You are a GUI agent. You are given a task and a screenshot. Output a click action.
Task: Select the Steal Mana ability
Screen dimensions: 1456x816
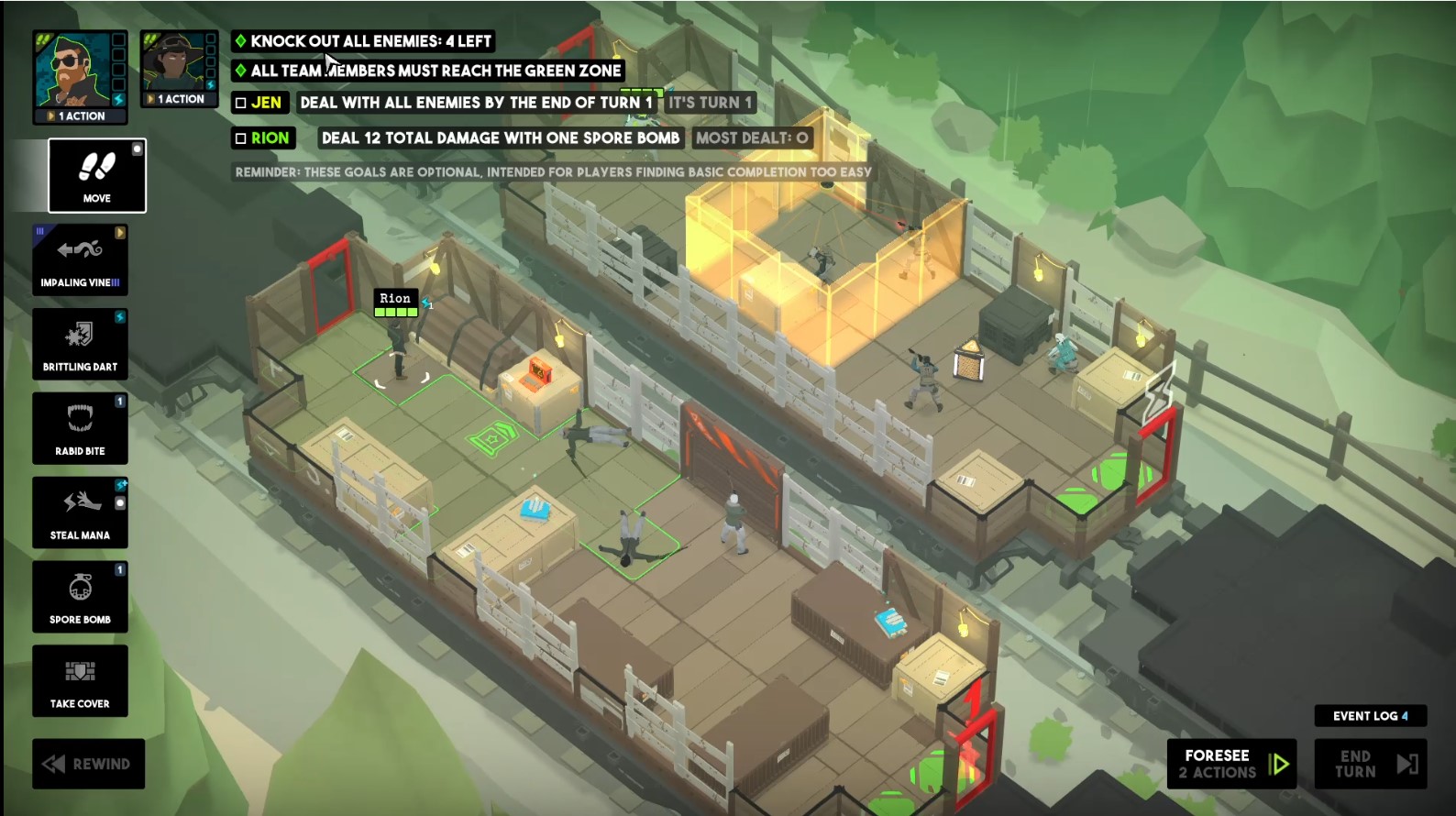[80, 513]
